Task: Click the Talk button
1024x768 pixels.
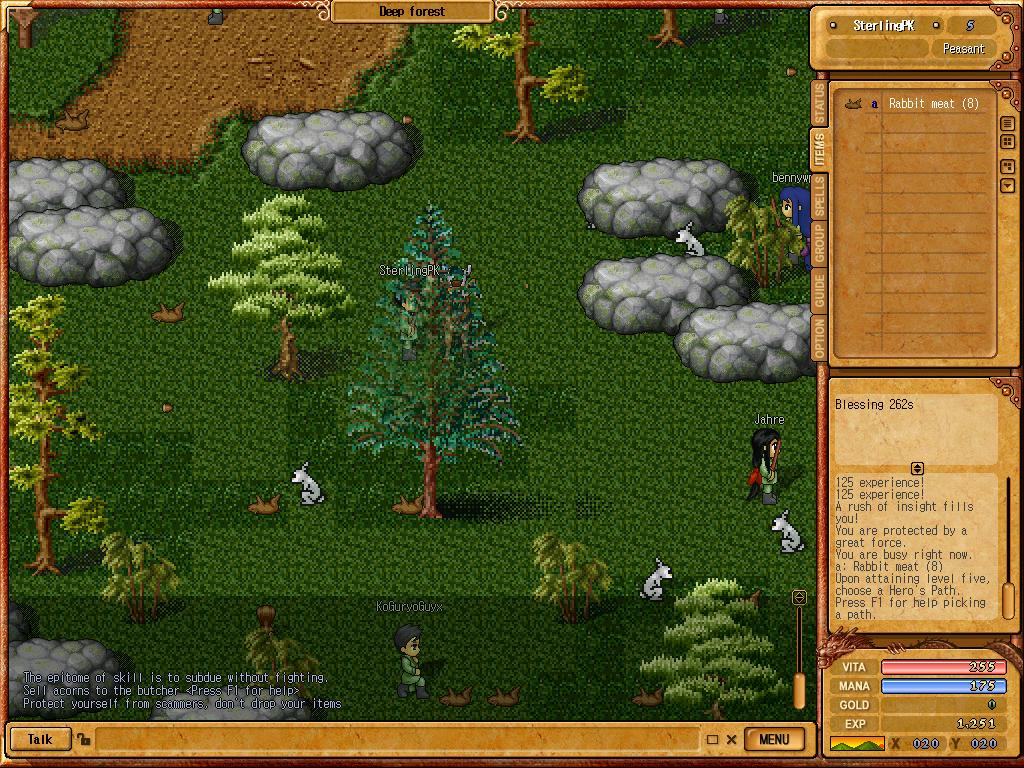Action: pos(40,740)
